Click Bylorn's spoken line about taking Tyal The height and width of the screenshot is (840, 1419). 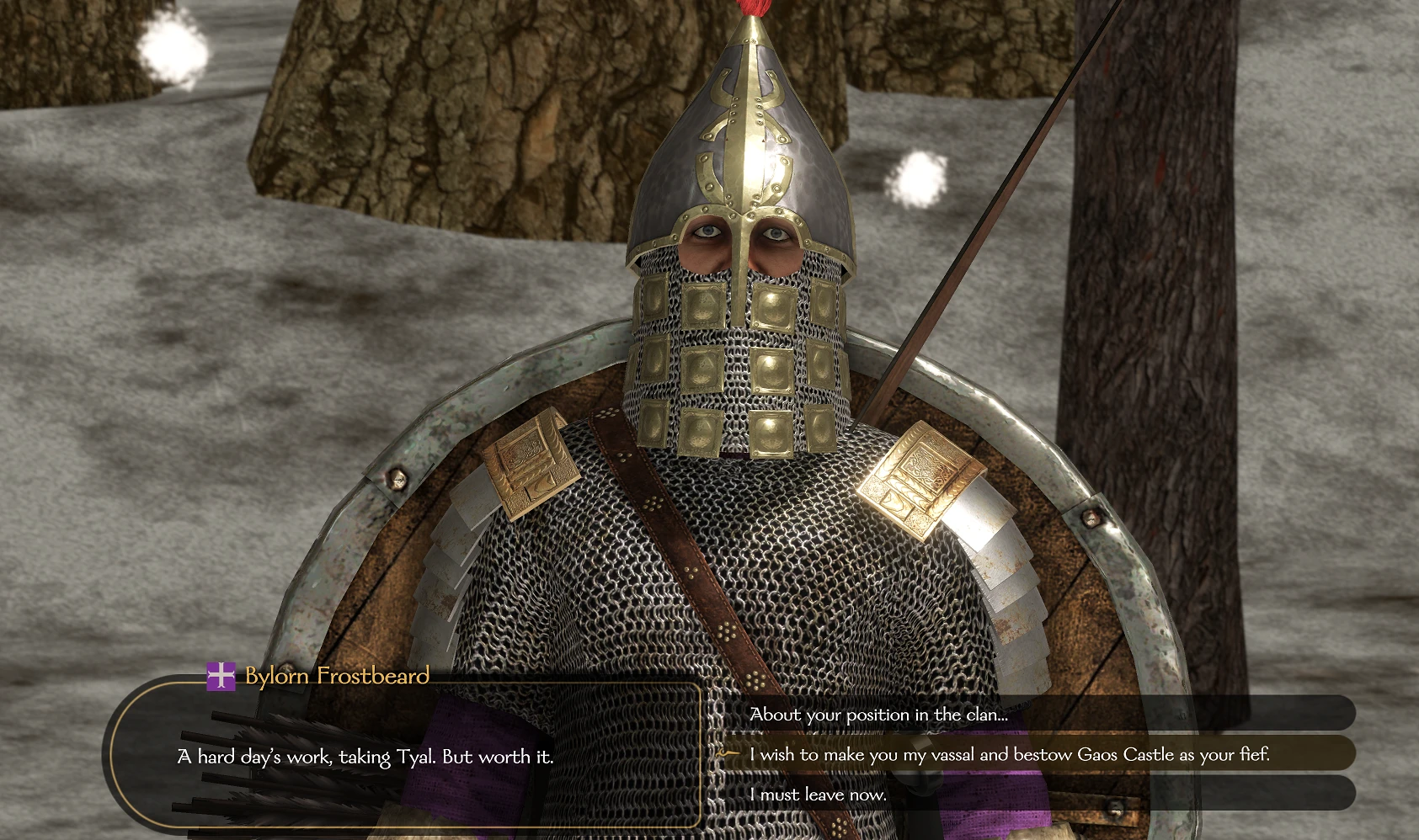point(365,757)
